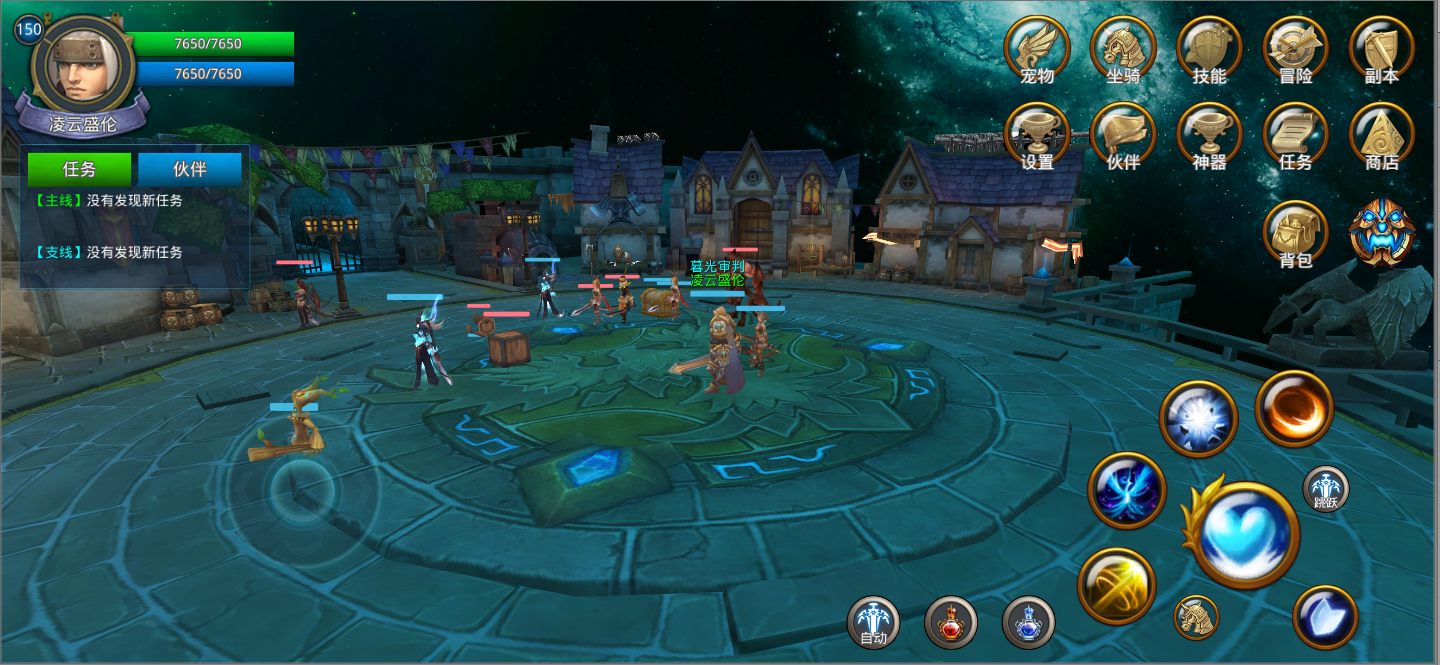1440x665 pixels.
Task: Open the 冒险 adventure menu
Action: coord(1295,48)
